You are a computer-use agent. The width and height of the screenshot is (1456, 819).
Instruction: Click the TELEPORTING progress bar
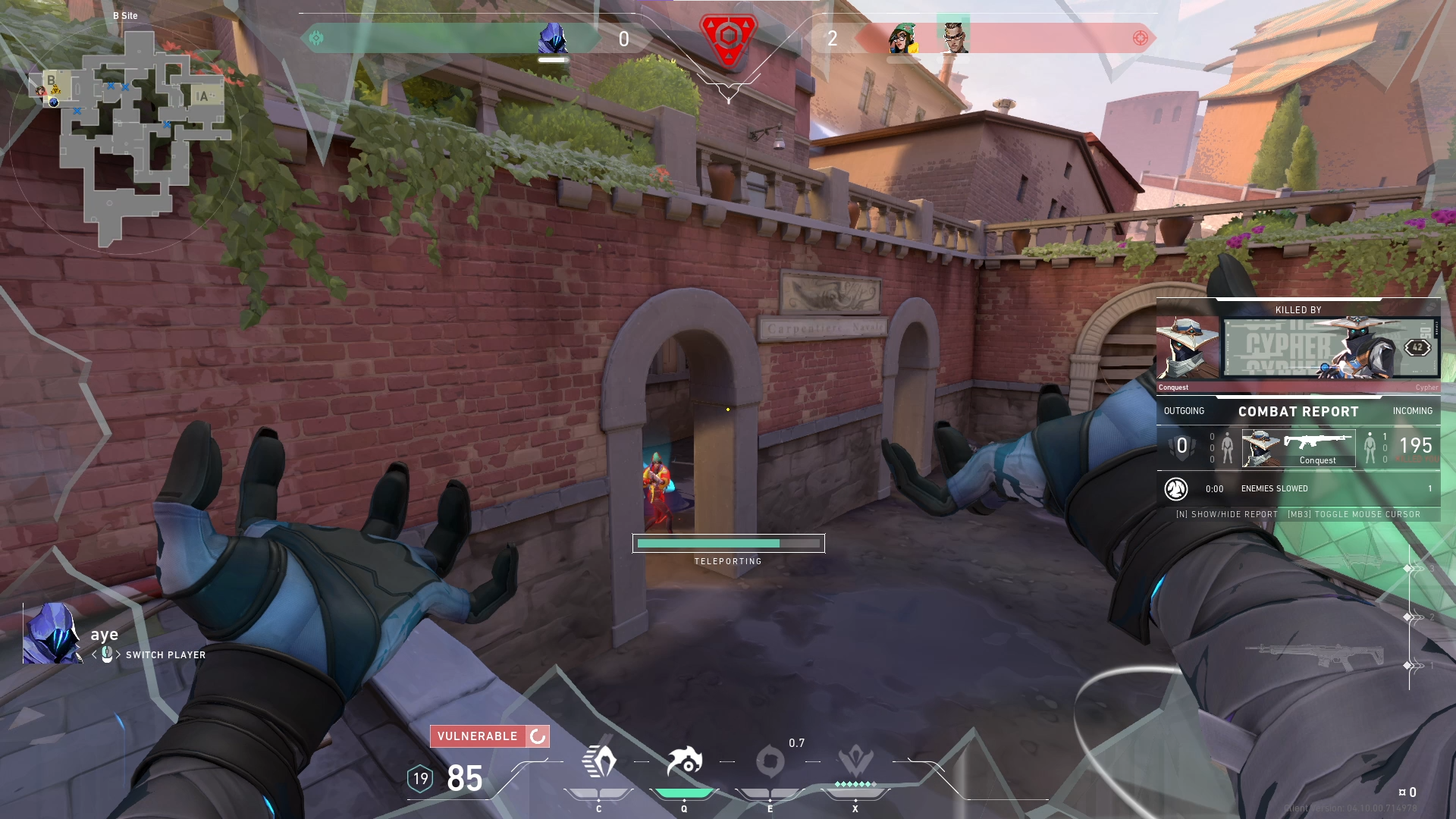pos(728,543)
